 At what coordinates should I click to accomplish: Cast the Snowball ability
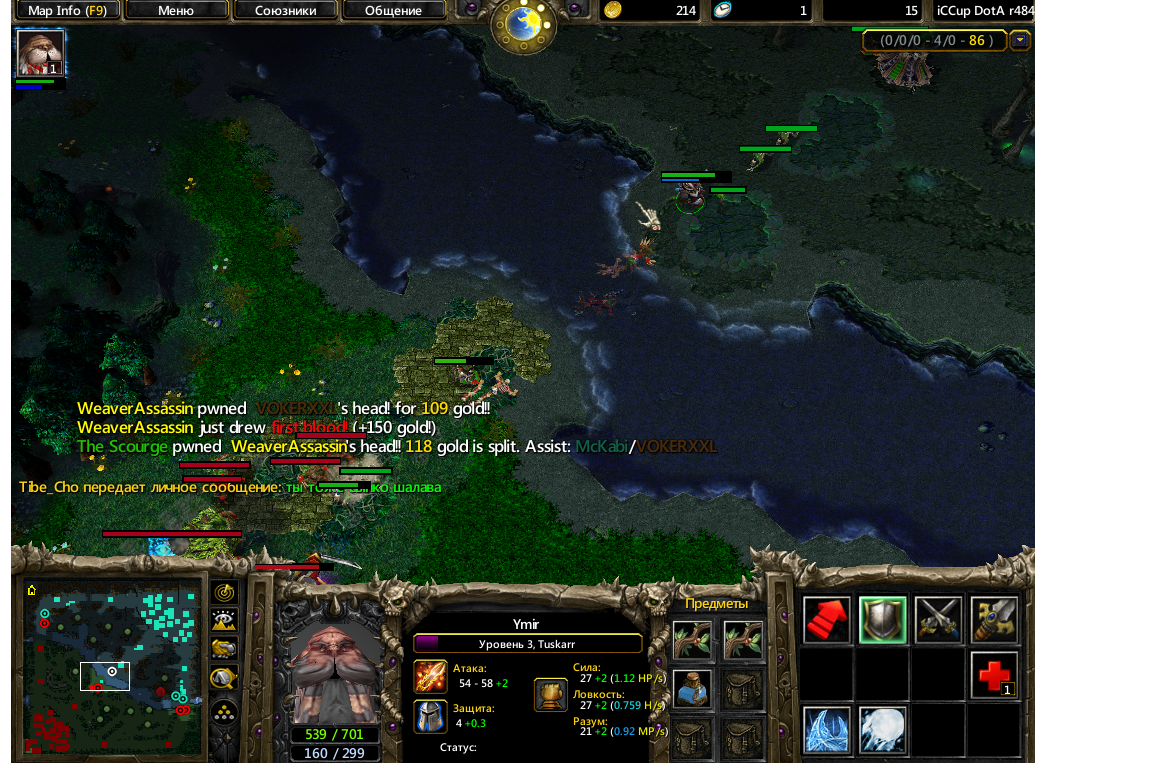pos(882,730)
